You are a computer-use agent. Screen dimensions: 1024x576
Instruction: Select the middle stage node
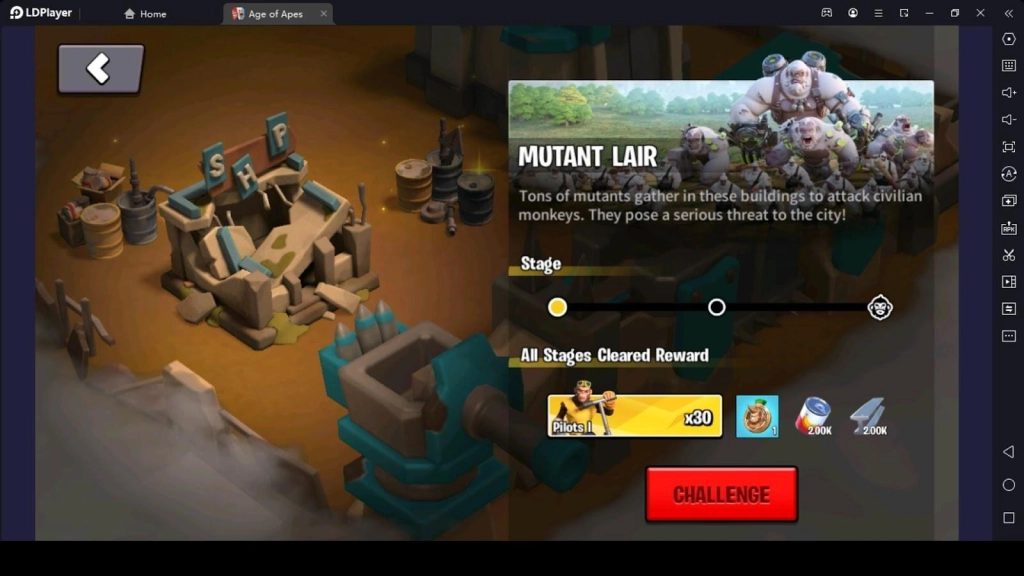pyautogui.click(x=716, y=307)
